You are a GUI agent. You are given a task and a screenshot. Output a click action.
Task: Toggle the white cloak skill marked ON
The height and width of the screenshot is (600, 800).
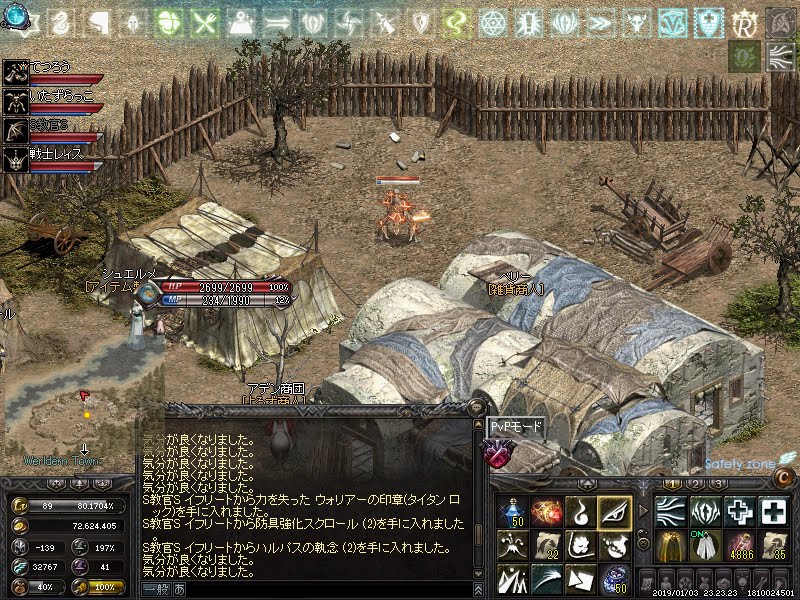point(706,545)
